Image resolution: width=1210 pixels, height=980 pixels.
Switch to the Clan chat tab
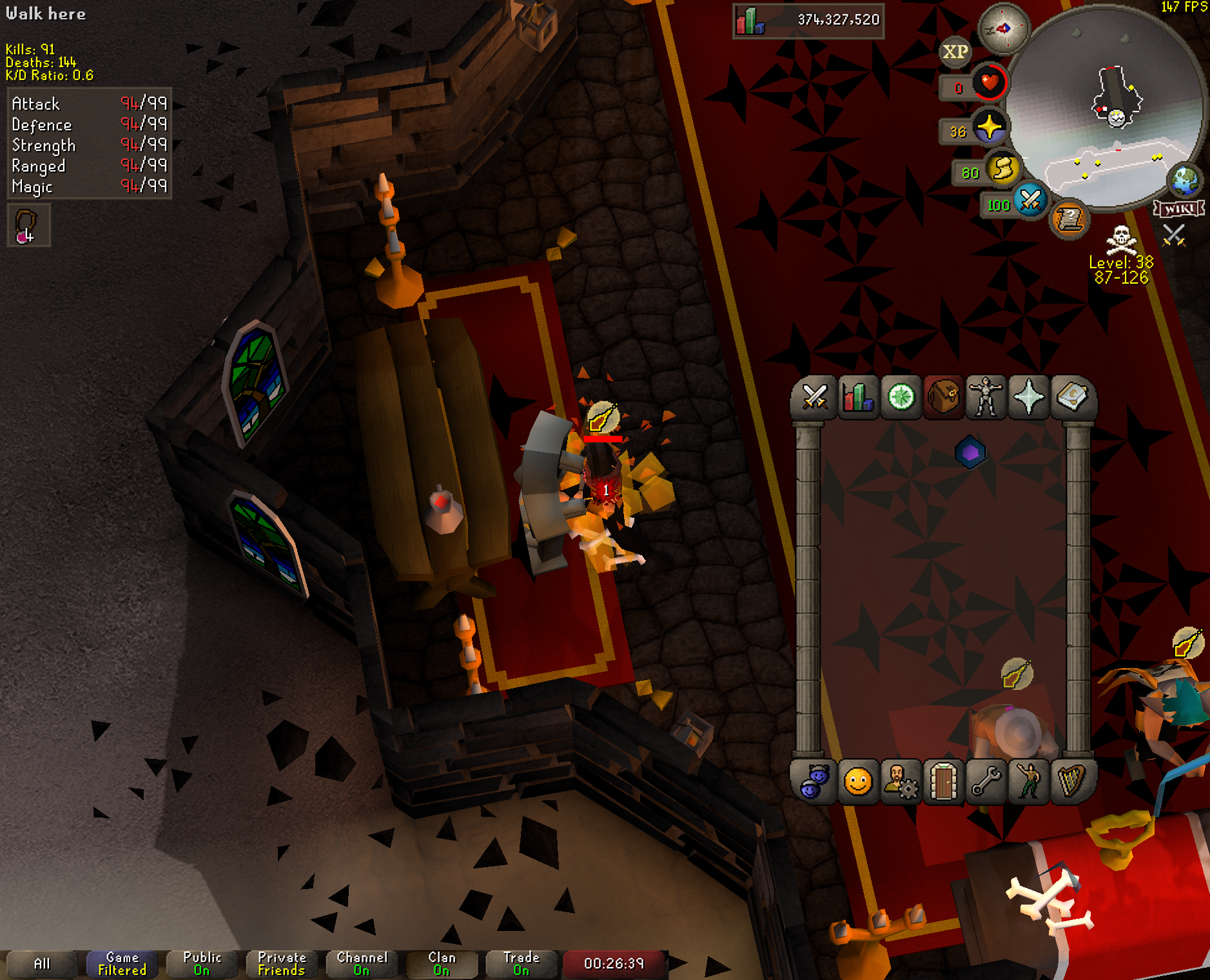pos(442,964)
